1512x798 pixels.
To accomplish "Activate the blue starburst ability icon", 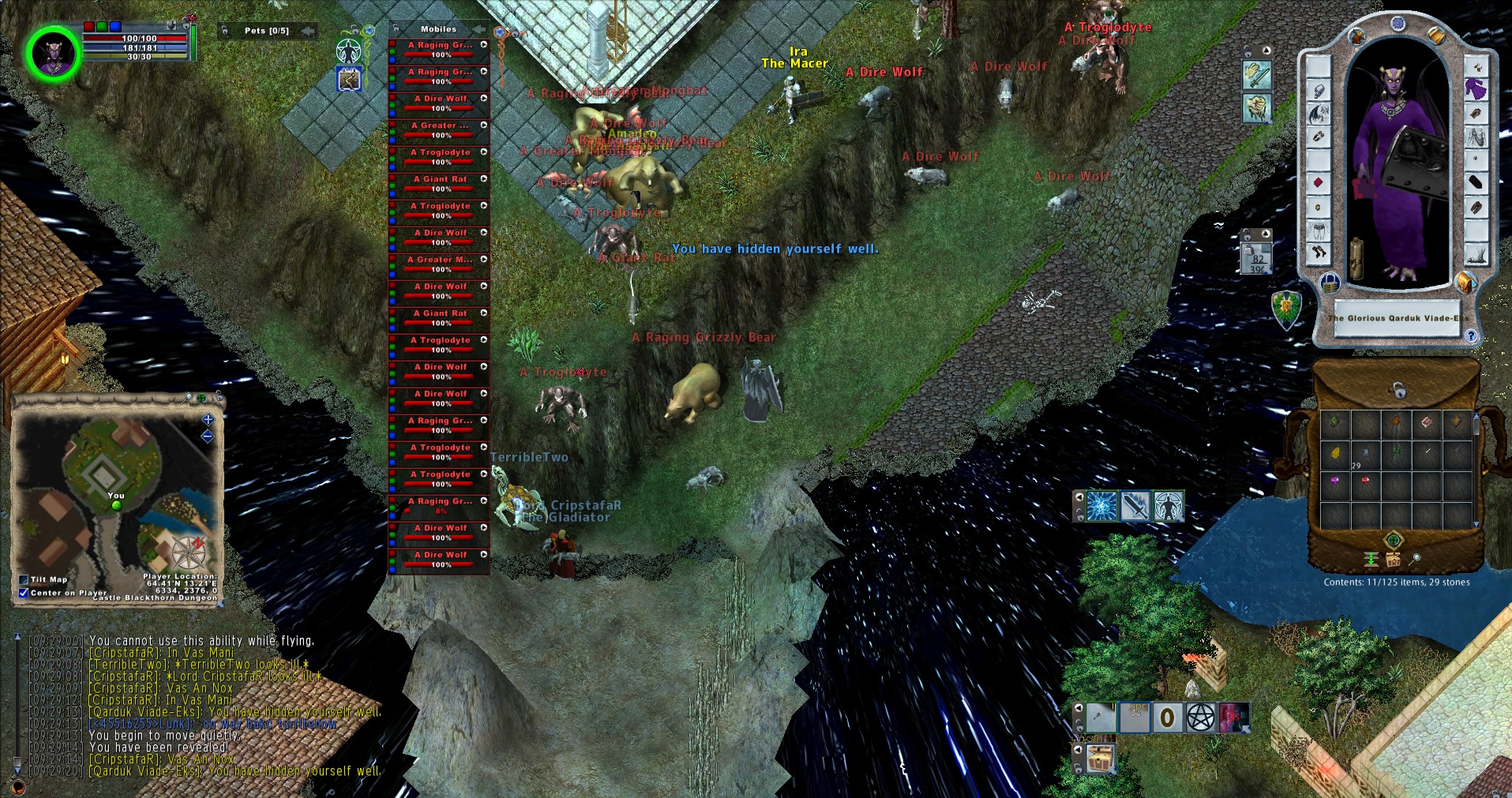I will pos(1101,506).
